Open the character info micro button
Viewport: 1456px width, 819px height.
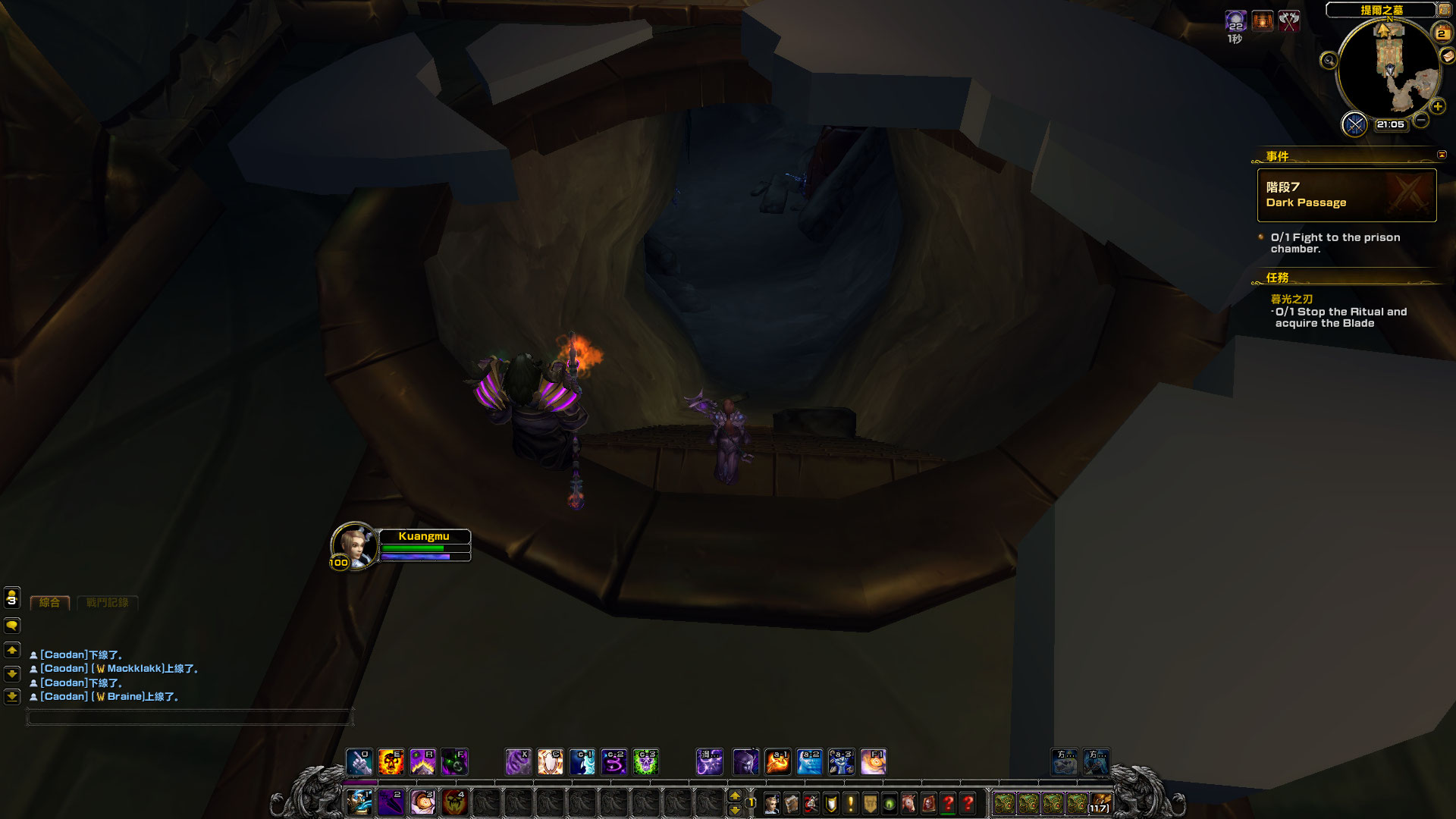(772, 803)
